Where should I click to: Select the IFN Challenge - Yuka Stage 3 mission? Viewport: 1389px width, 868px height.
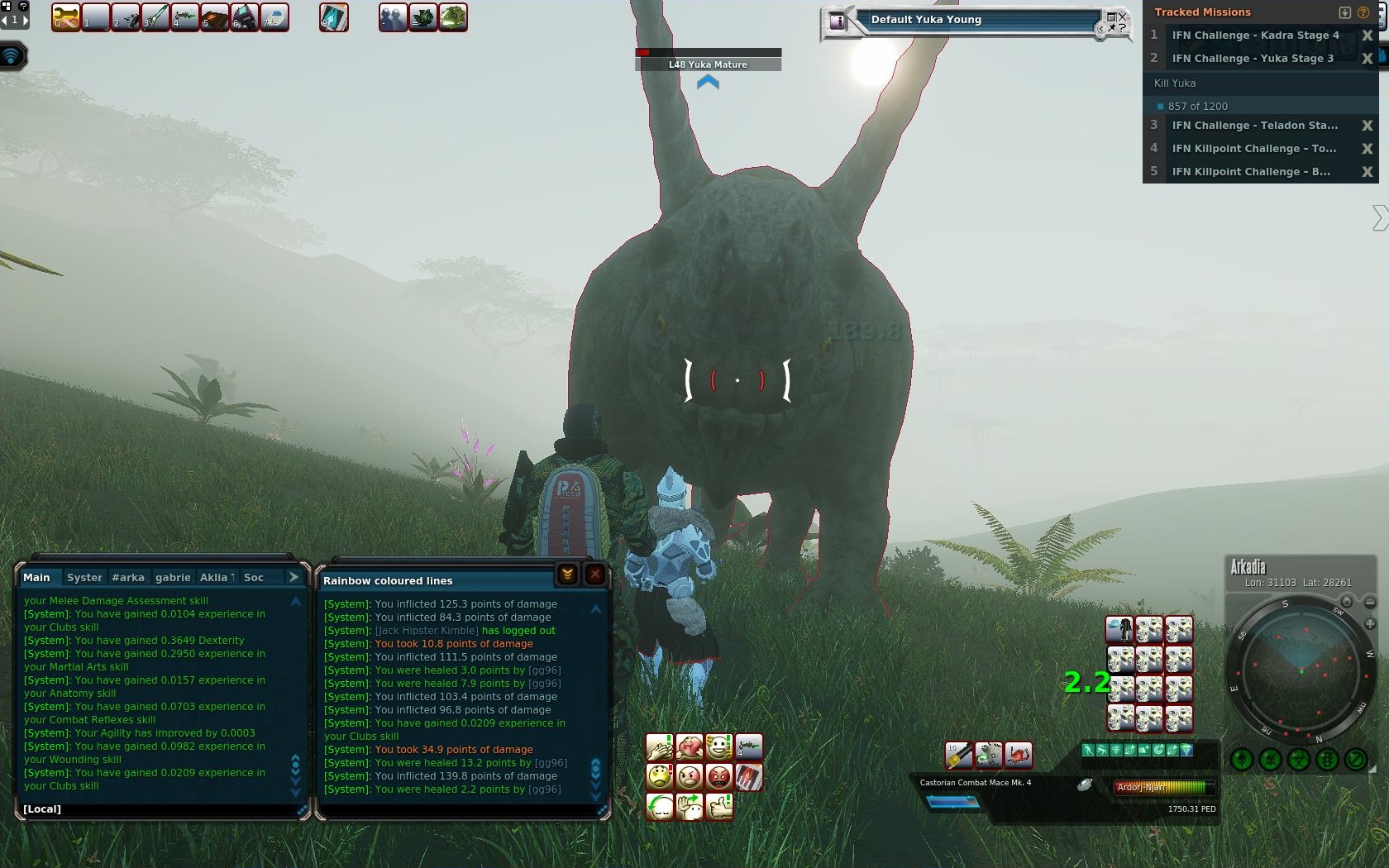(x=1252, y=59)
